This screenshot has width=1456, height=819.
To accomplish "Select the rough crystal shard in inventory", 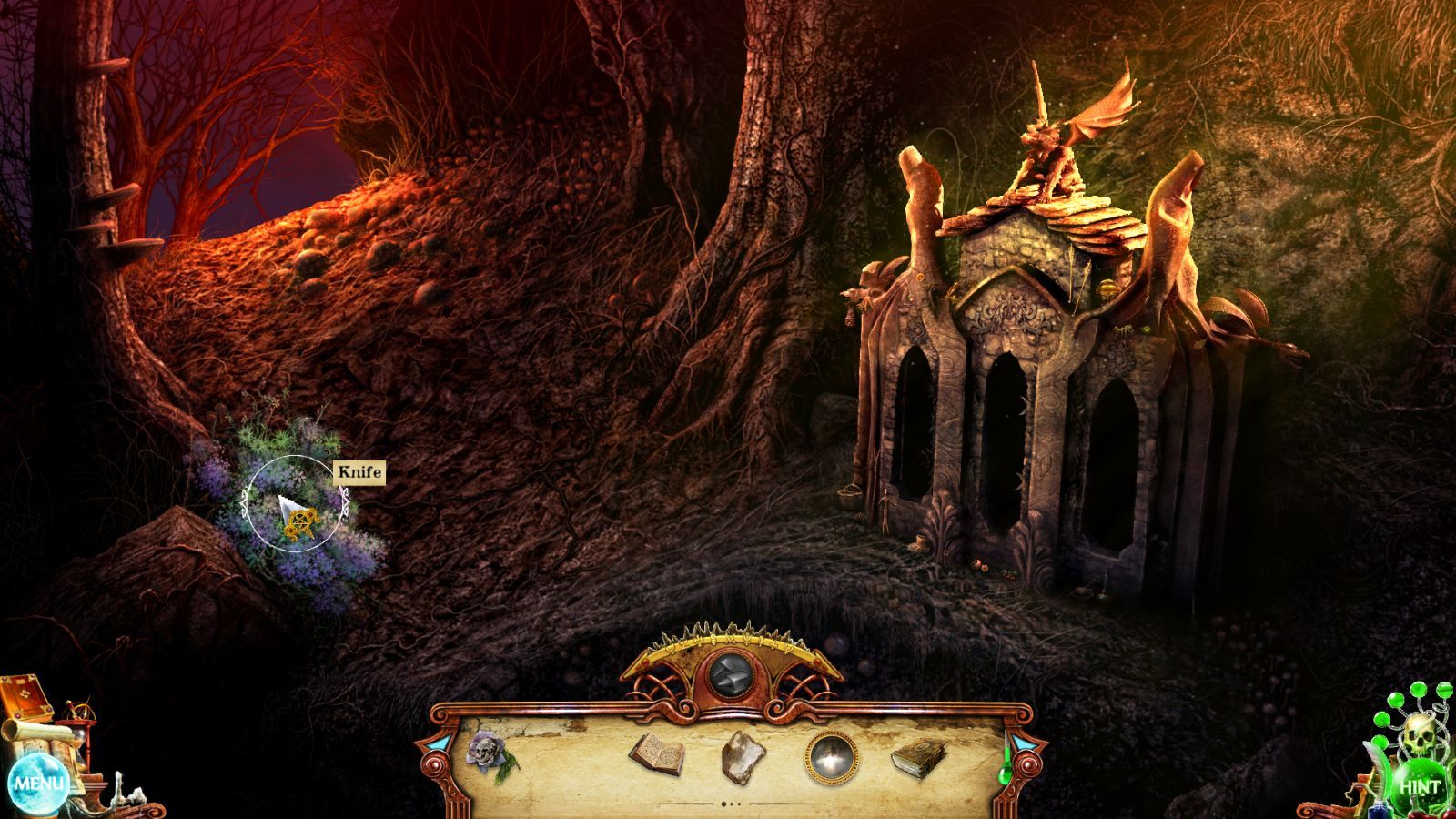I will [743, 756].
